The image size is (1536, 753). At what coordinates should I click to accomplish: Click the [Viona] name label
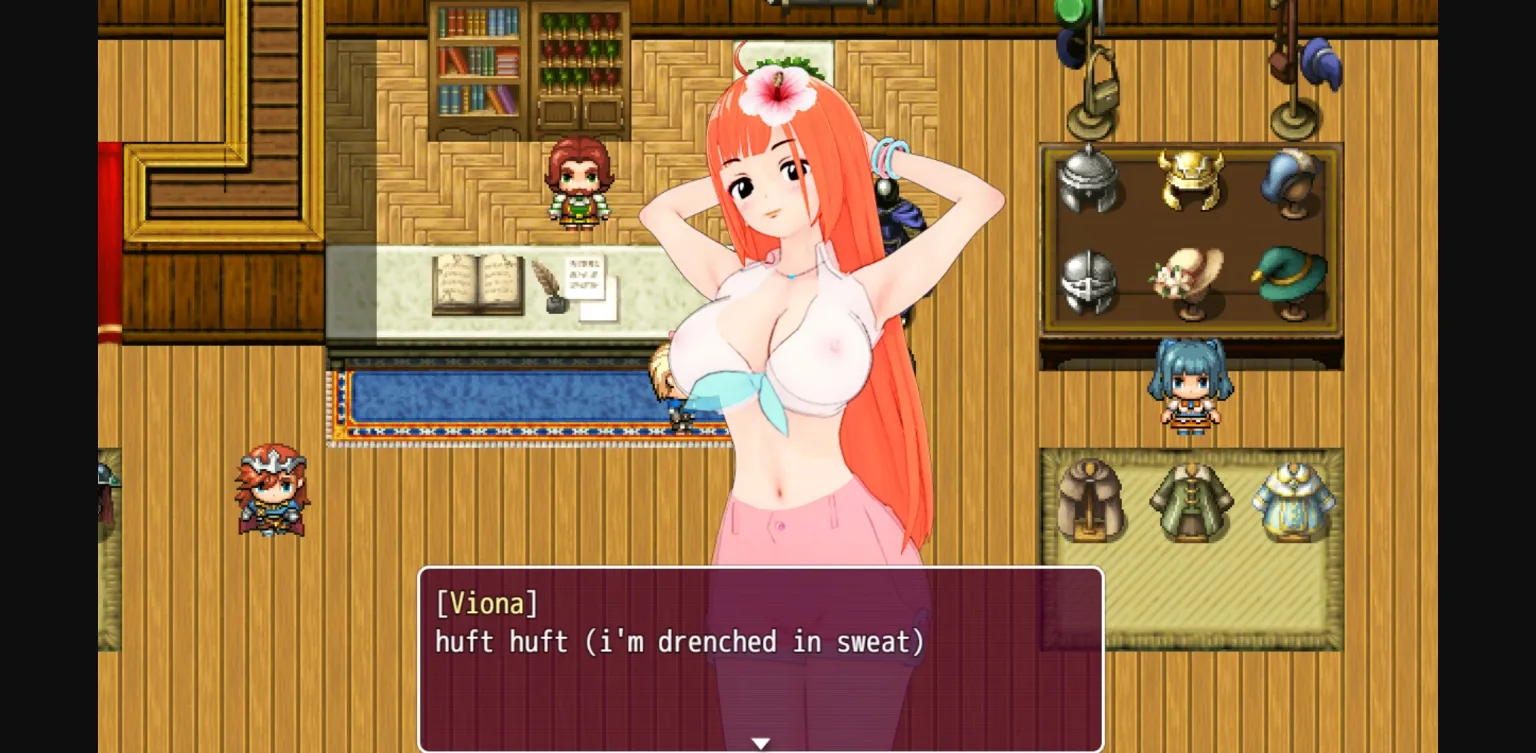click(487, 603)
